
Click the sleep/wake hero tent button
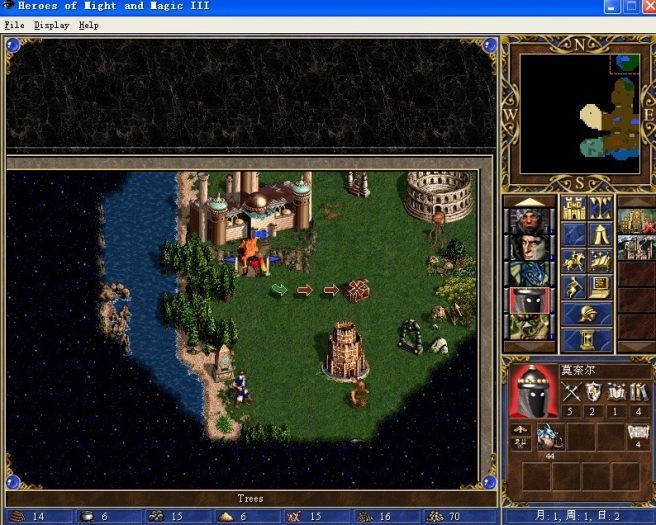pos(601,235)
